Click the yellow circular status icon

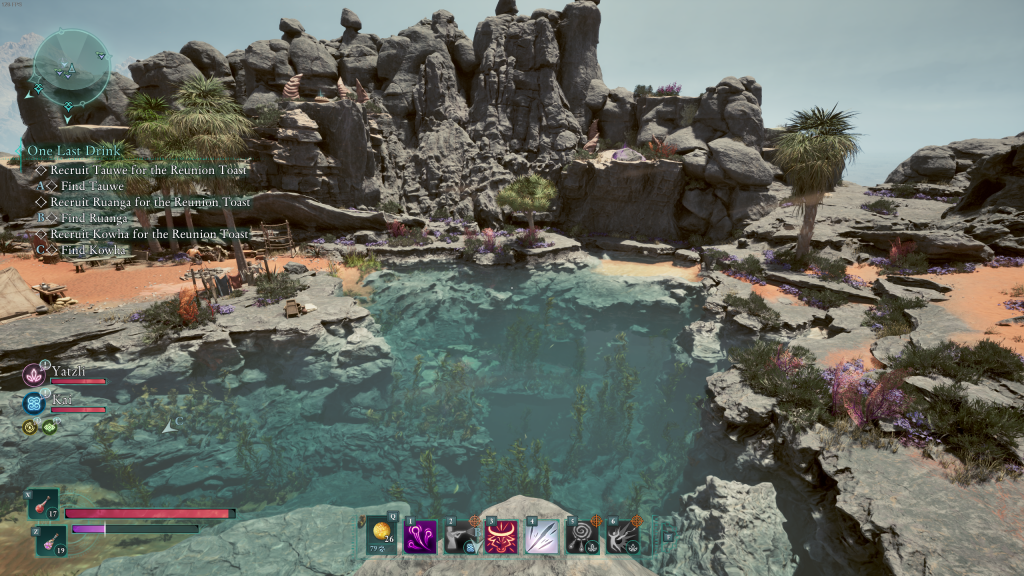[x=30, y=427]
